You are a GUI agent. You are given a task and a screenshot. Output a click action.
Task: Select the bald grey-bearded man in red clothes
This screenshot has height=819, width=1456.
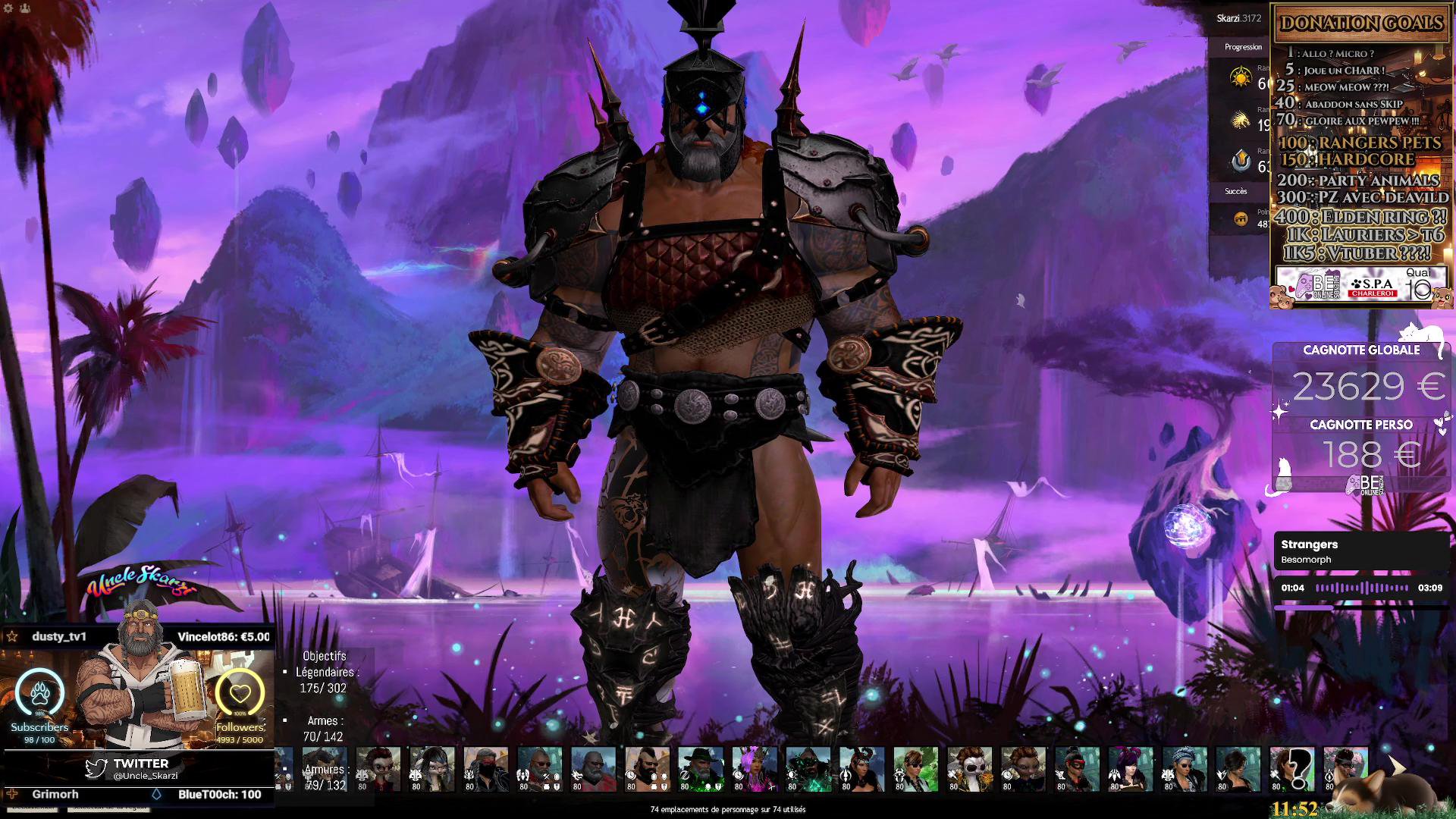(x=593, y=766)
